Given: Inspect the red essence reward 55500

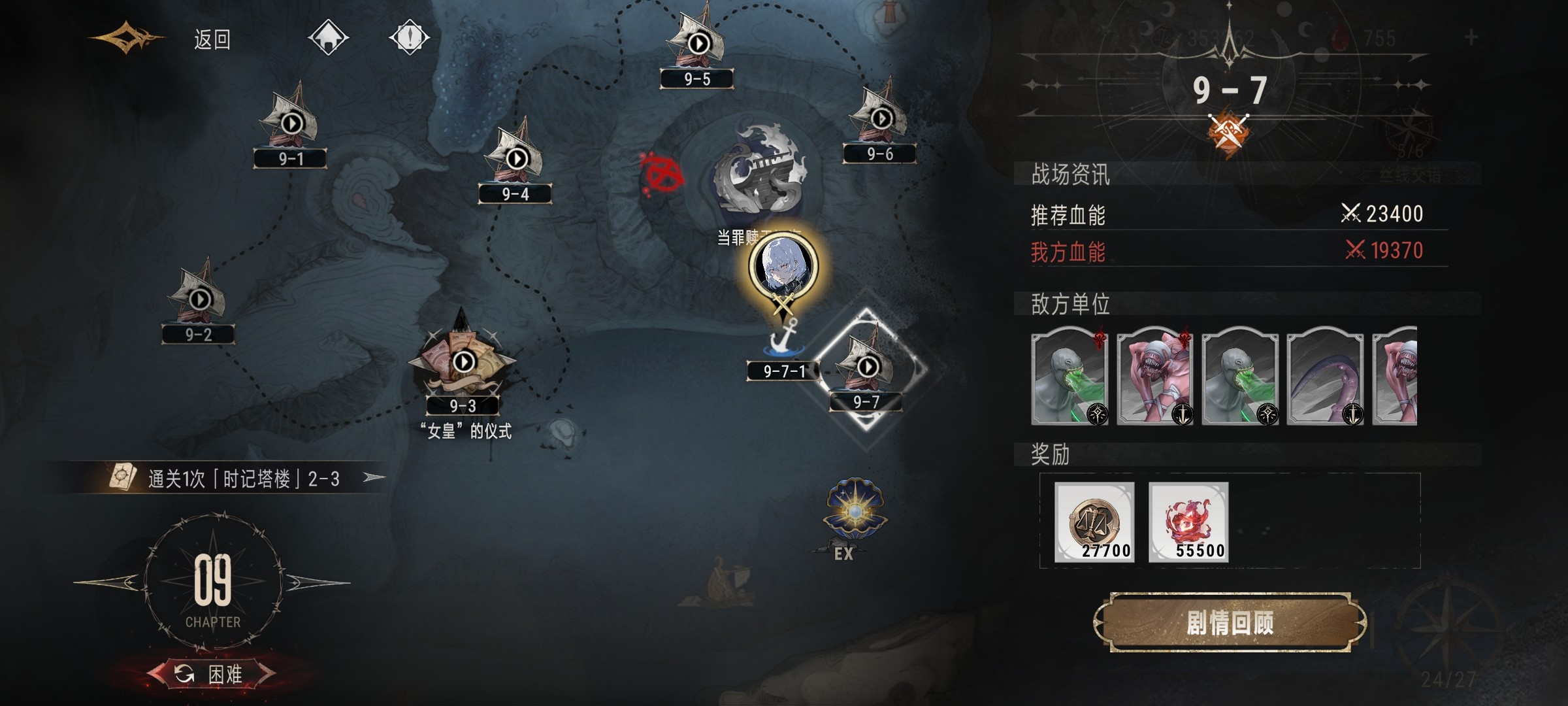Looking at the screenshot, I should click(1188, 522).
